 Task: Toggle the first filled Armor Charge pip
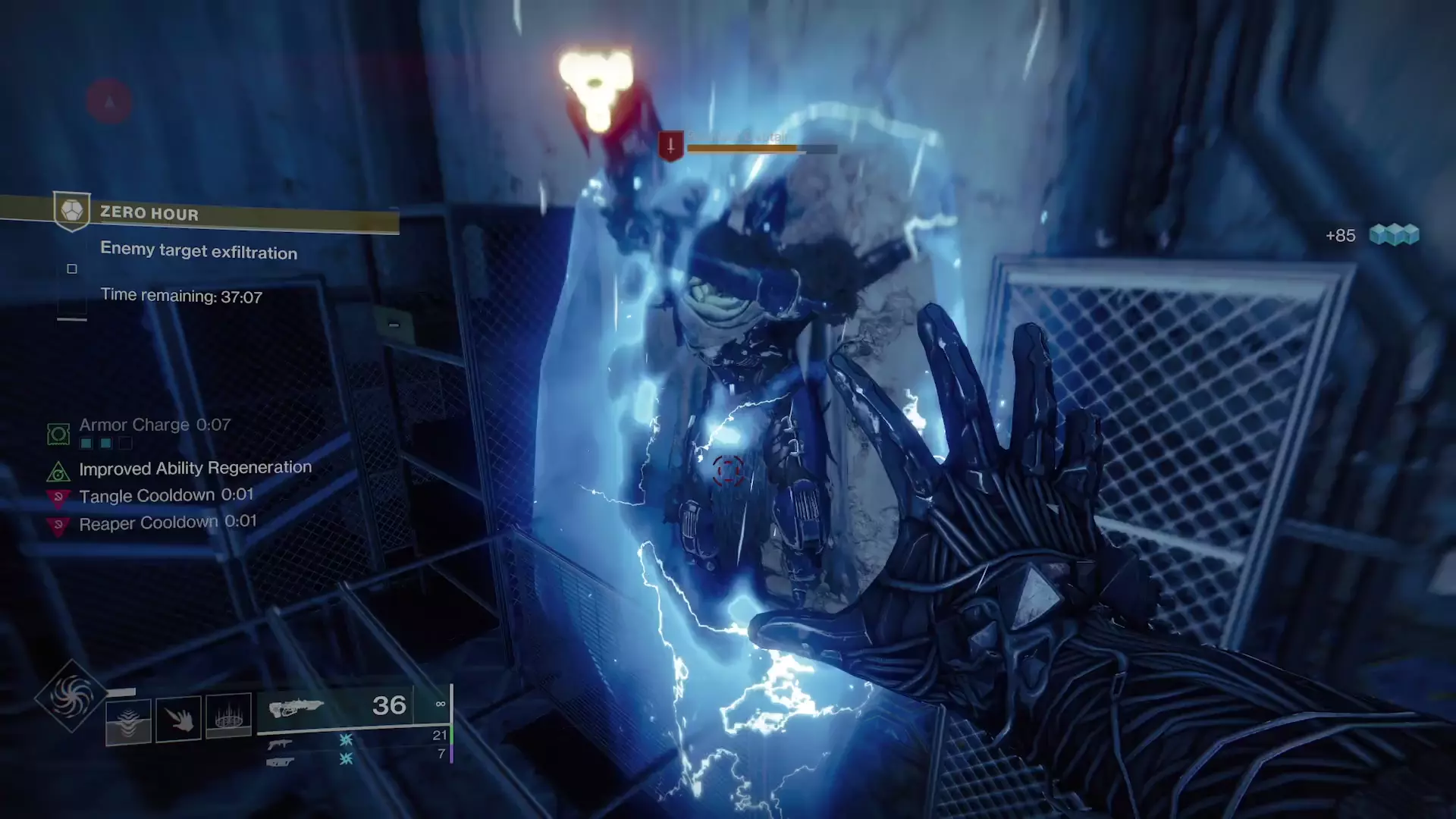pos(86,443)
